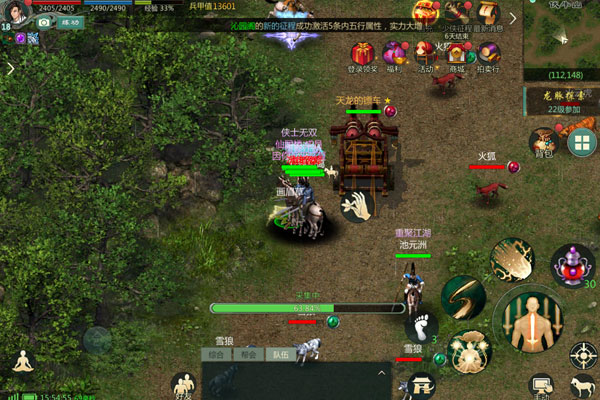Viewport: 600px width, 400px height.
Task: Toggle the crosshair target lock button
Action: [583, 354]
